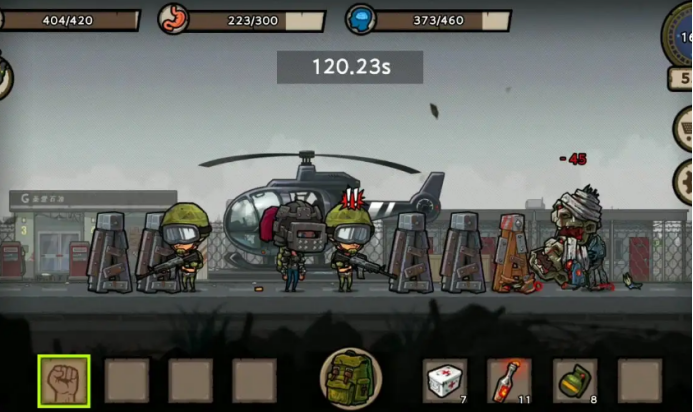
Task: Select the molotov cocktail slot
Action: click(509, 380)
